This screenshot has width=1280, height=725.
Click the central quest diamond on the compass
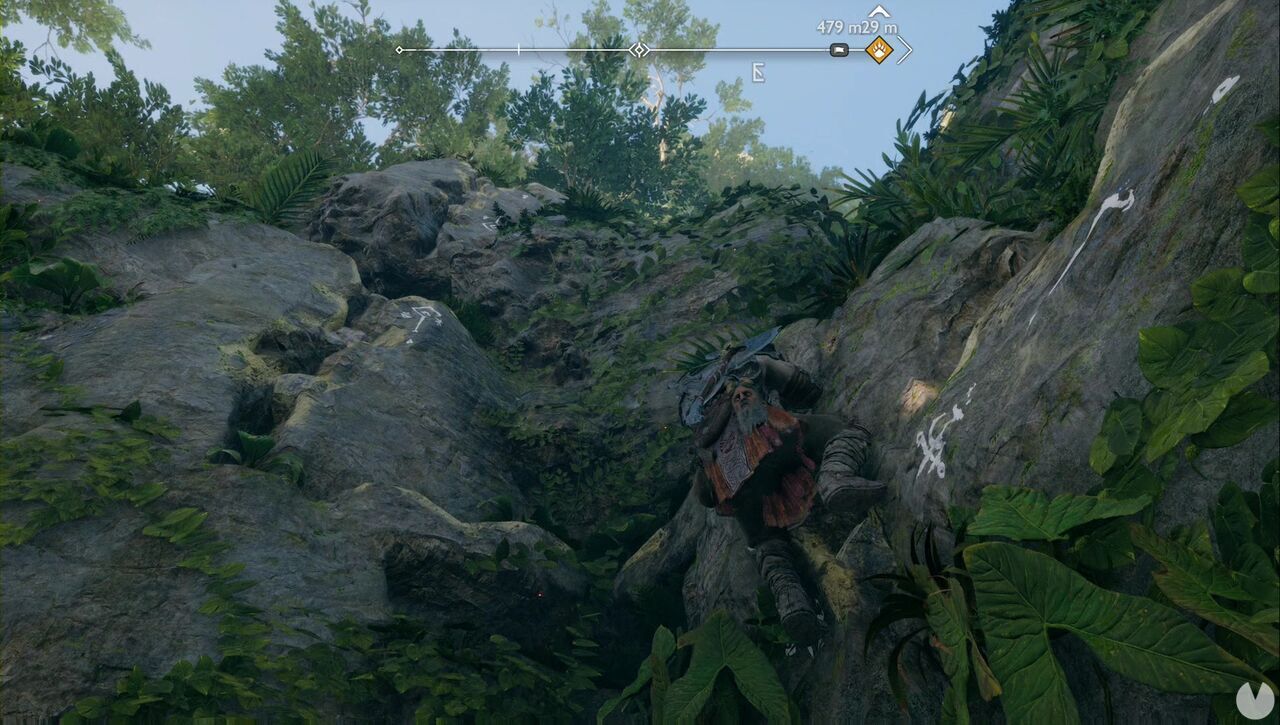coord(640,49)
